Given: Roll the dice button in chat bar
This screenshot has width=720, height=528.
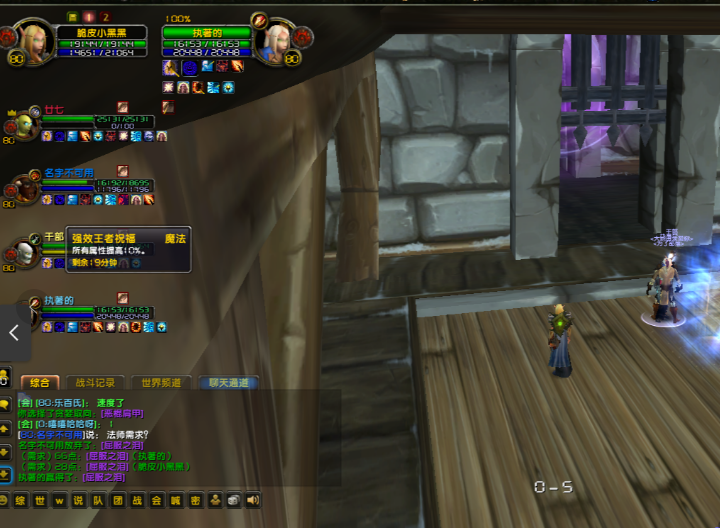Looking at the screenshot, I should pos(233,500).
